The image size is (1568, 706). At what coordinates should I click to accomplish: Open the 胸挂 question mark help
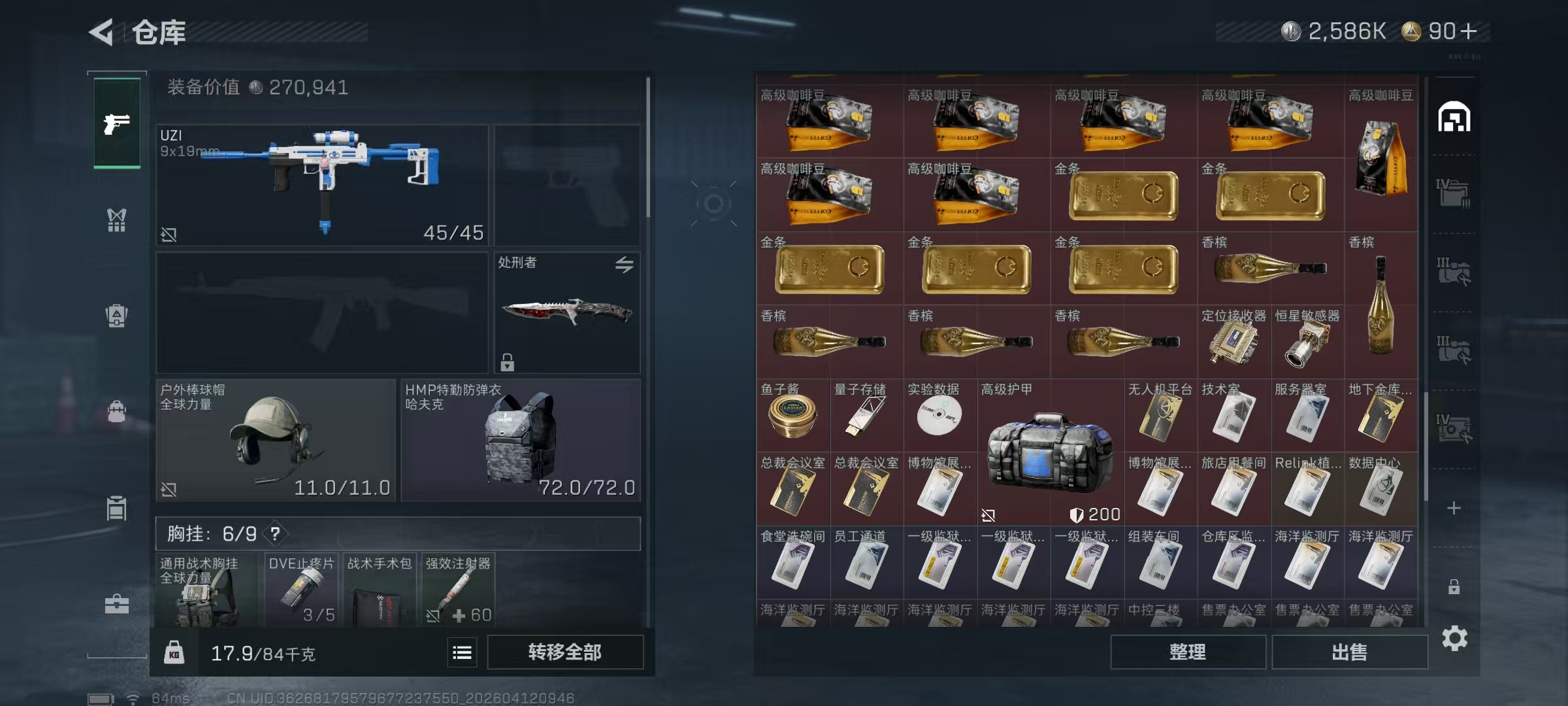tap(275, 534)
